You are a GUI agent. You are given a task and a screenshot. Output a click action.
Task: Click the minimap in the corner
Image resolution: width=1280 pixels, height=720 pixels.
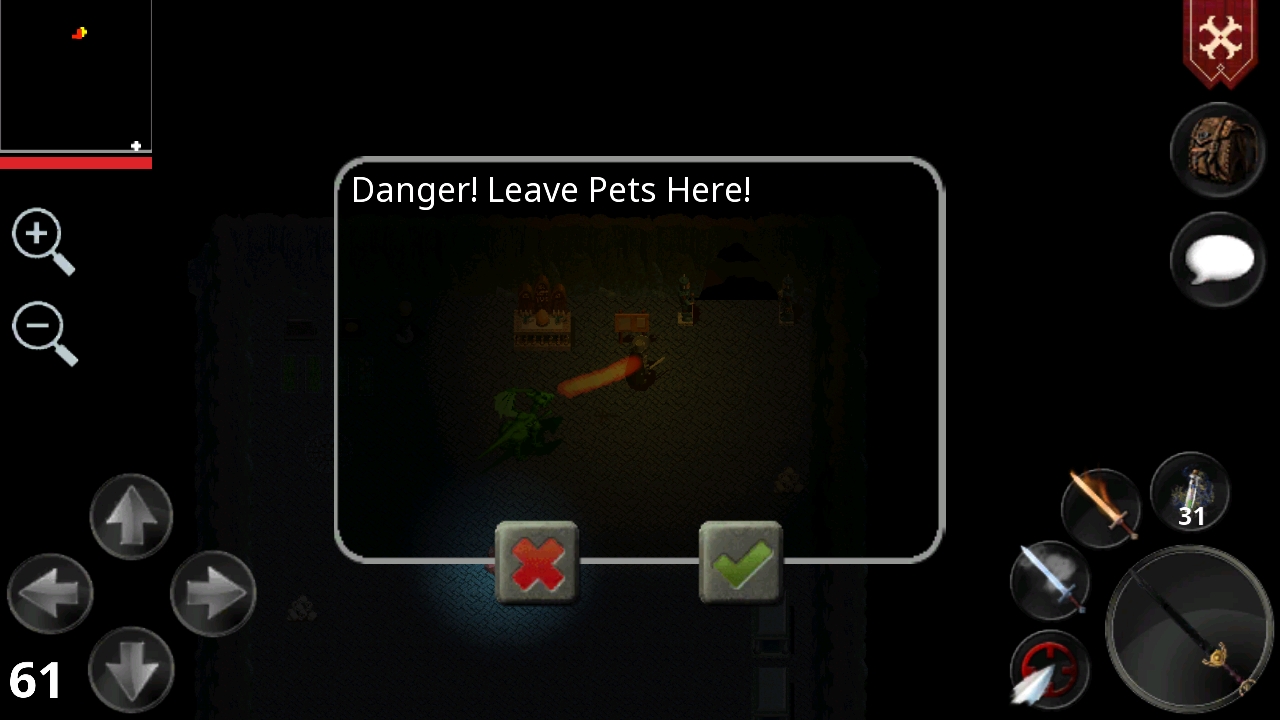click(x=76, y=75)
